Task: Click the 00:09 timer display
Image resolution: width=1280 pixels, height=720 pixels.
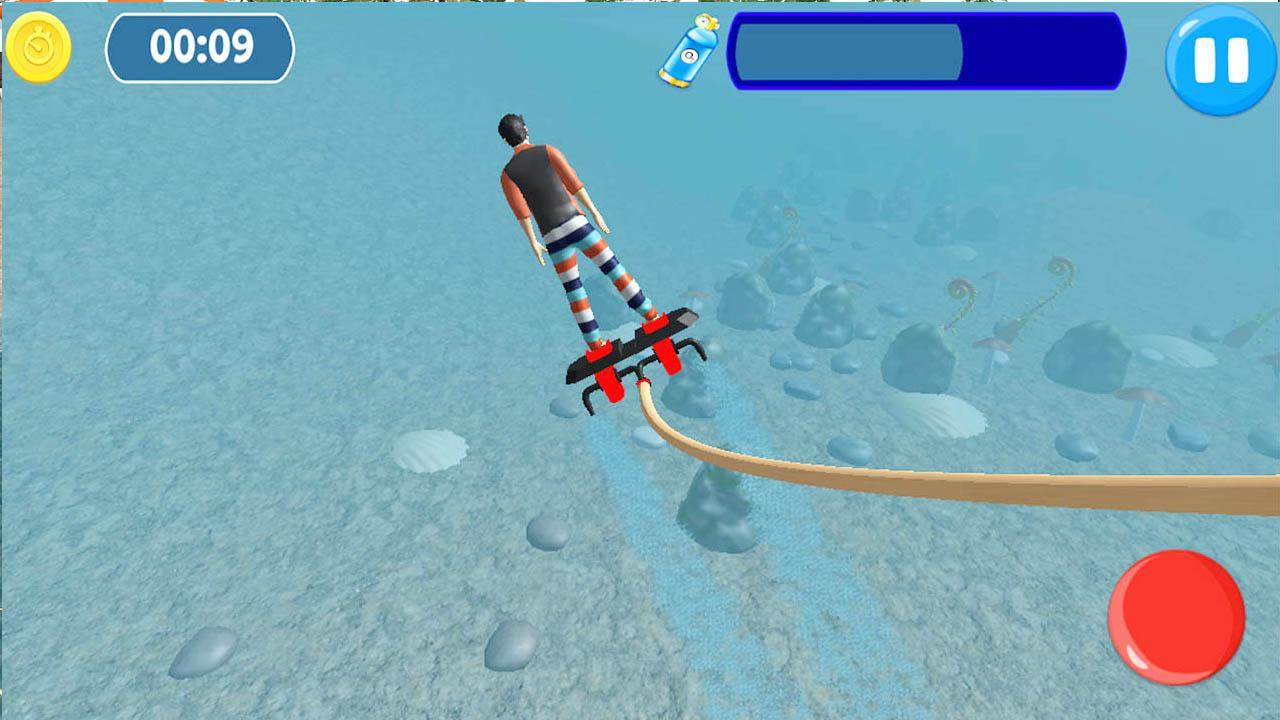Action: (x=202, y=45)
